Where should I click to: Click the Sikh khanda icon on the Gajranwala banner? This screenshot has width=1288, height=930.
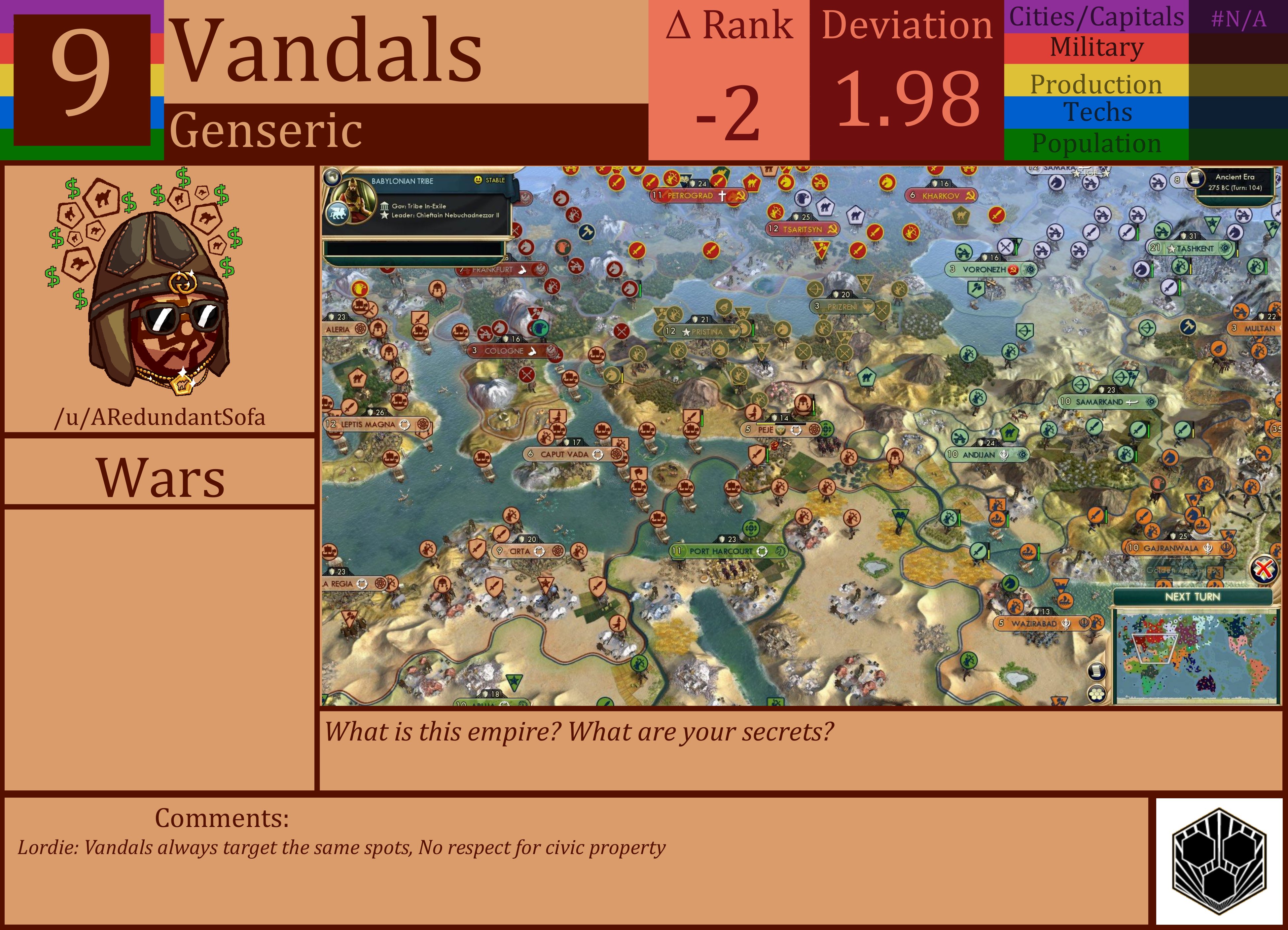tap(1209, 549)
